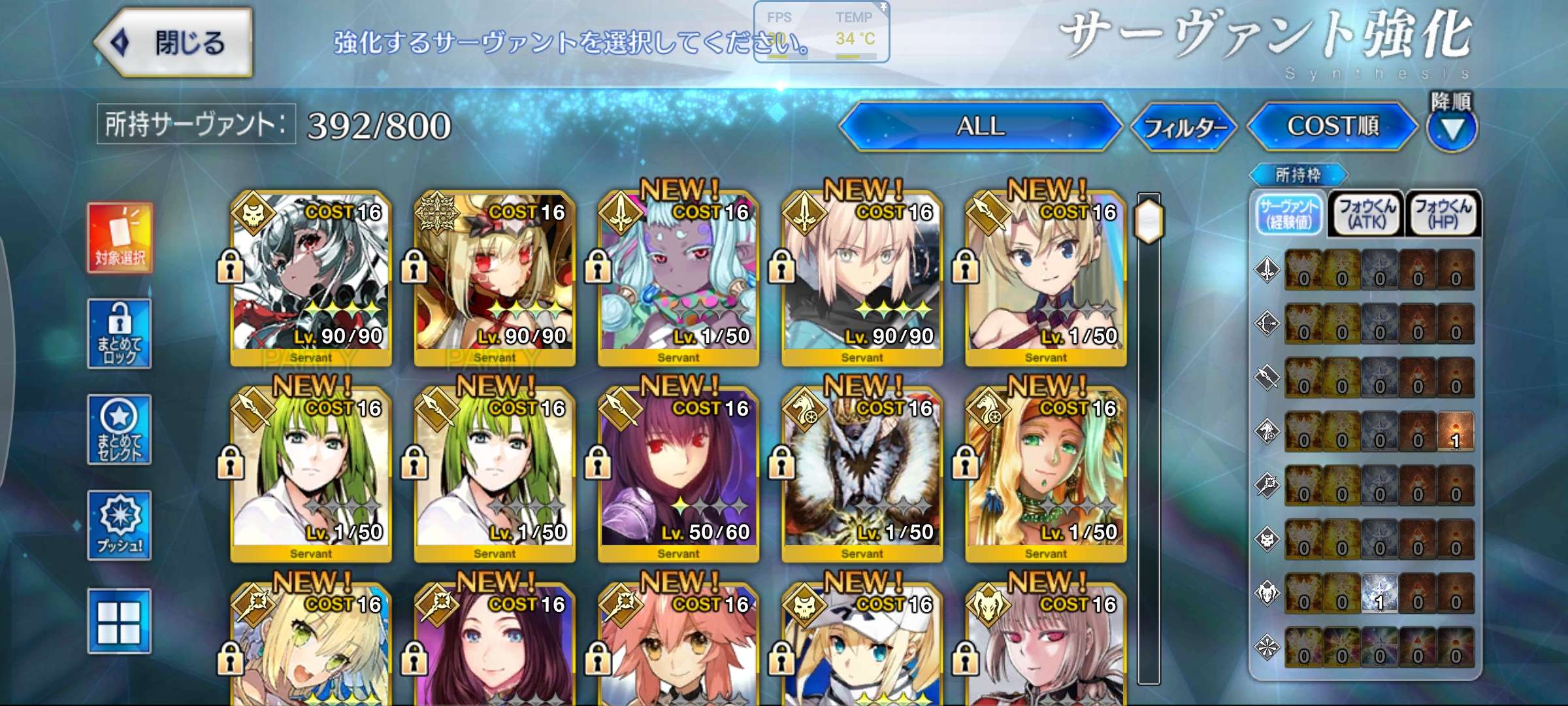This screenshot has height=706, width=1568.
Task: Tap the red 対象選択 target select button
Action: tap(120, 238)
